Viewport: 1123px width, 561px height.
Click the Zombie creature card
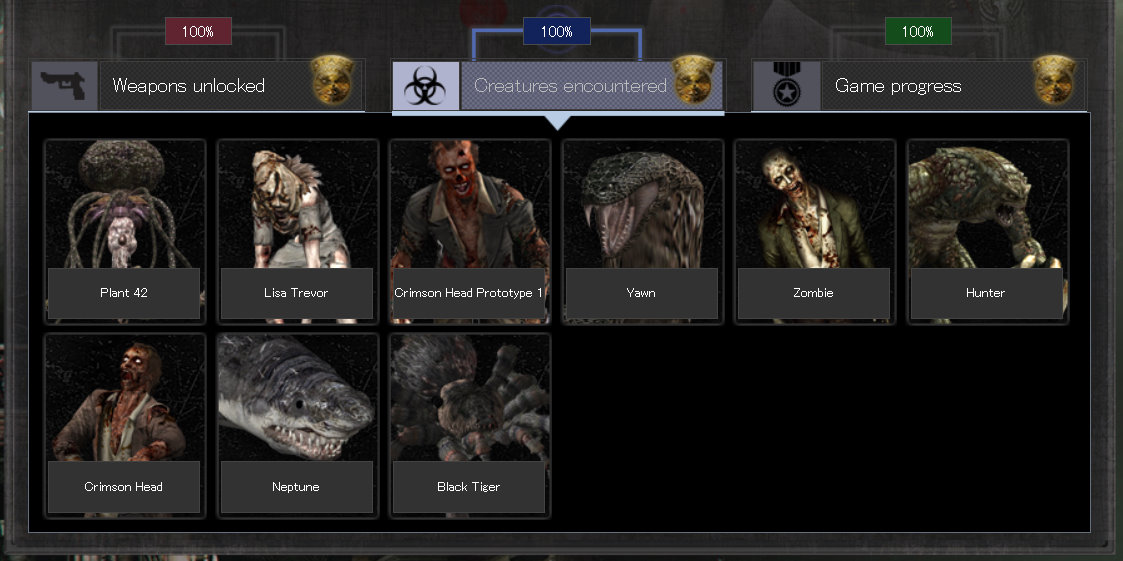point(814,231)
